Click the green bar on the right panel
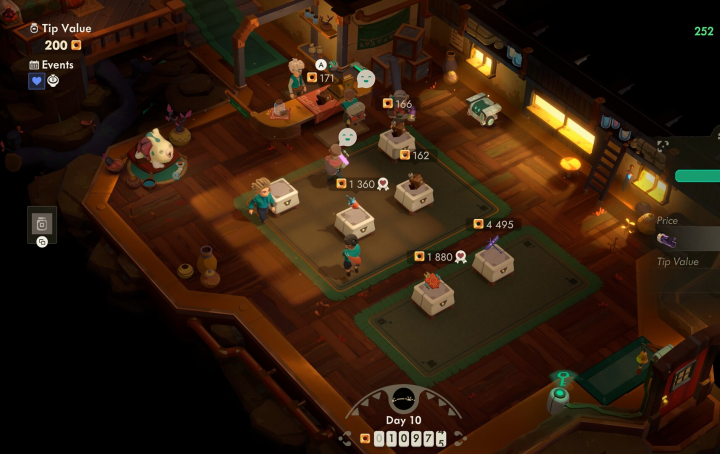720x454 pixels. pos(698,176)
